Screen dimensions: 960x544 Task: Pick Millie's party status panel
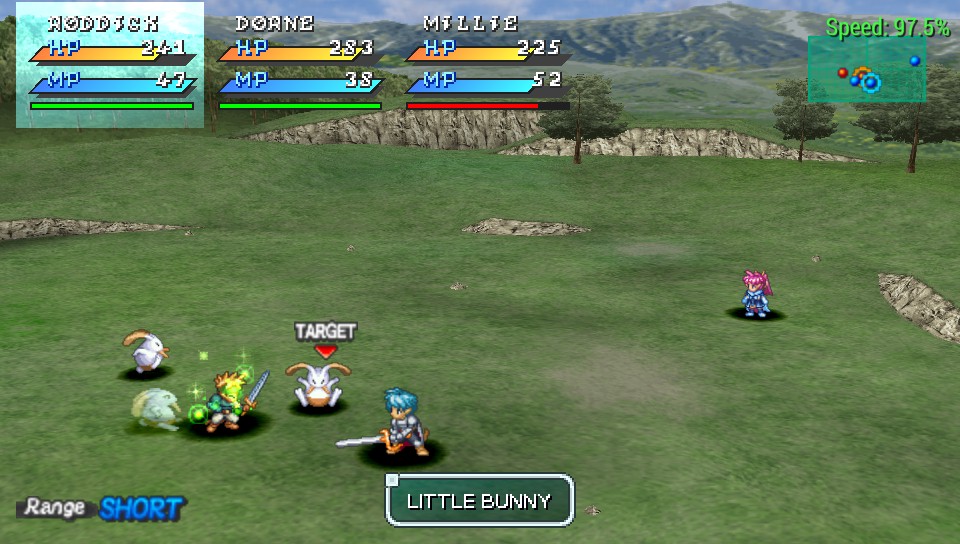click(487, 64)
